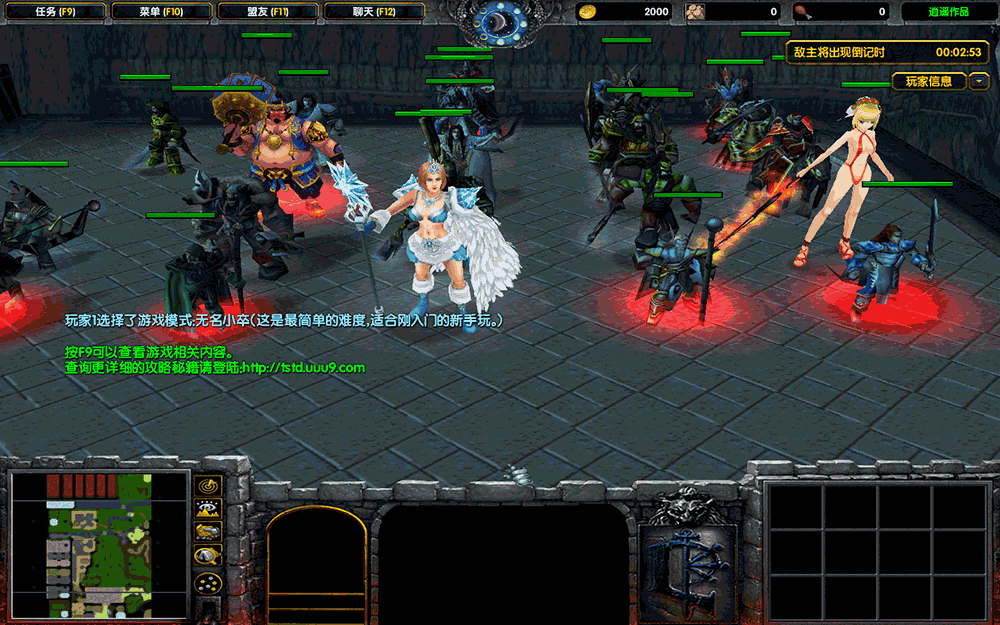
Task: Click on the minimap
Action: click(x=99, y=544)
